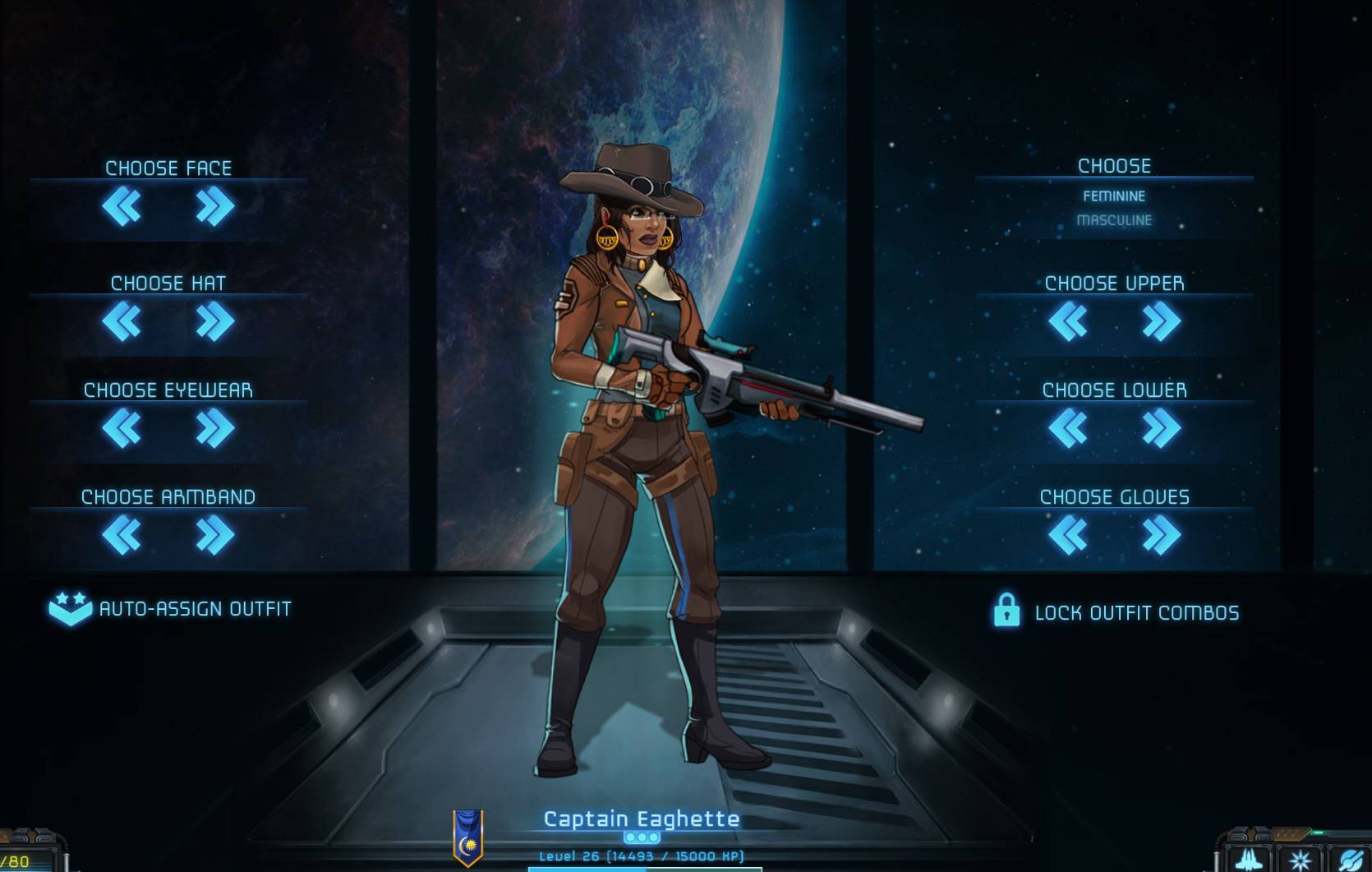Screen dimensions: 1372x872
Task: Show next gloves option
Action: point(1161,535)
